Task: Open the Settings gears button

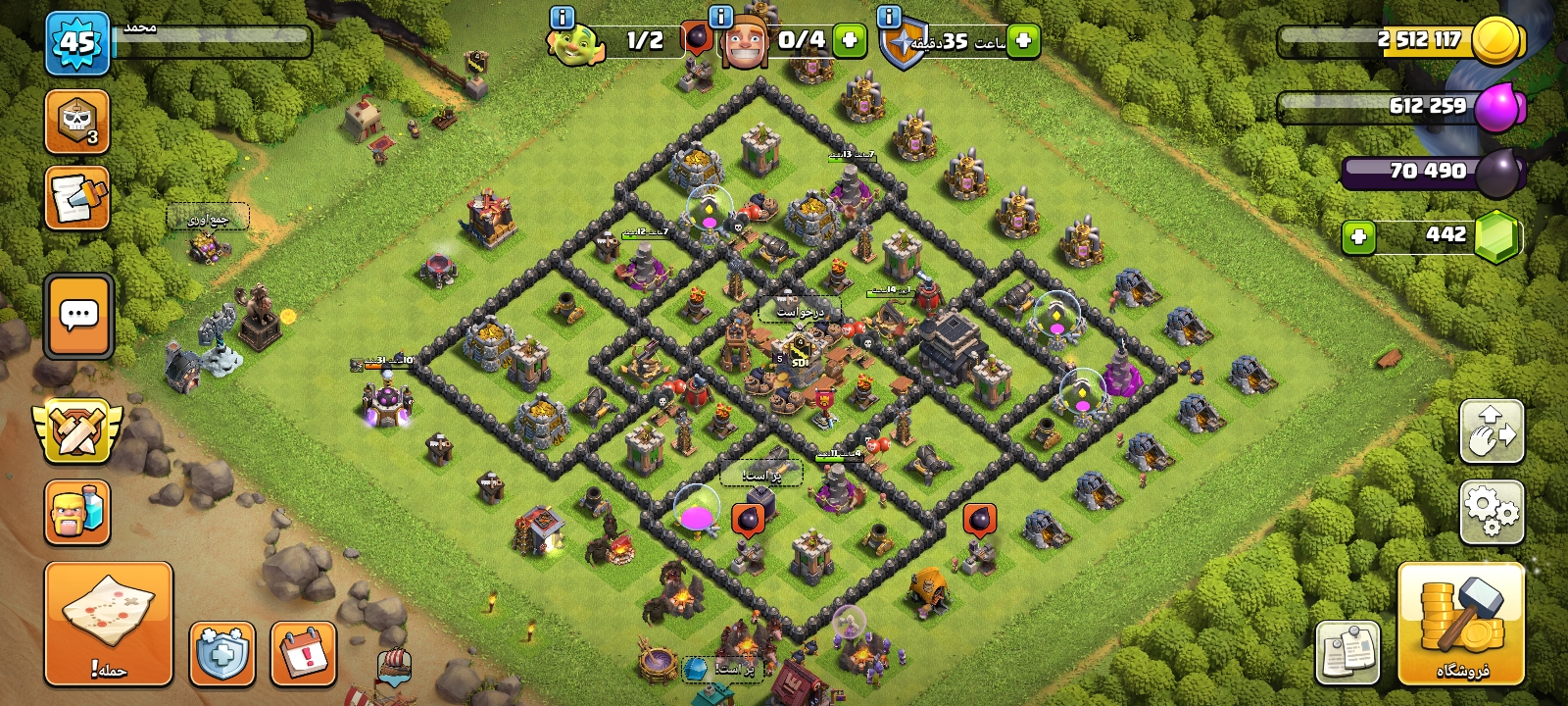Action: click(1492, 511)
